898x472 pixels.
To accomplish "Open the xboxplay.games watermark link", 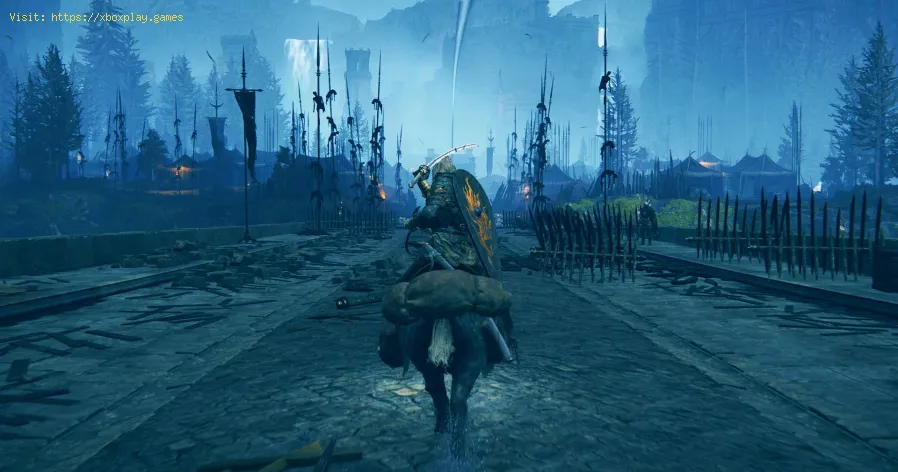I will point(116,17).
